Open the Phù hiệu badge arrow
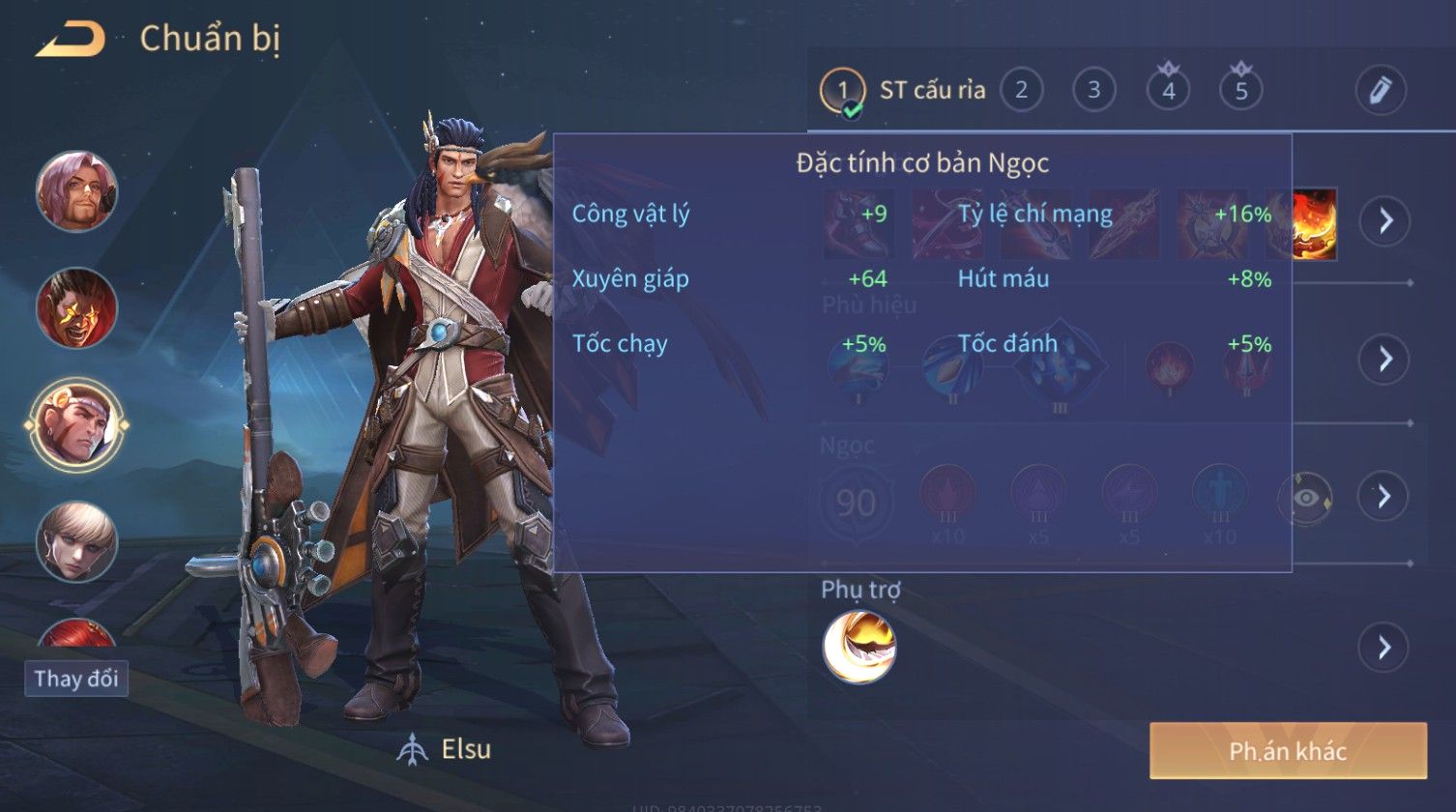 click(1385, 359)
